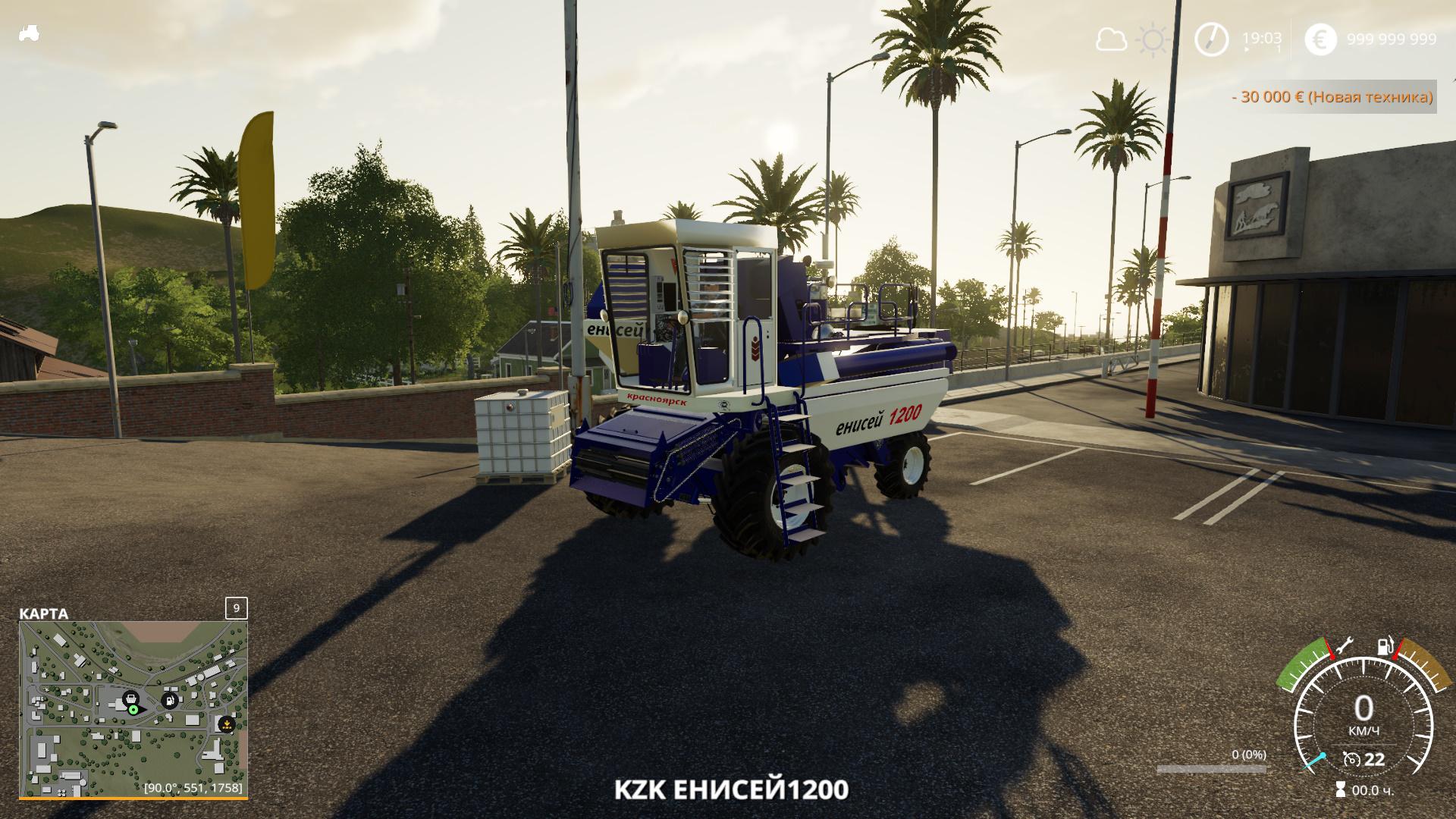Click the fuel pump gauge icon
The width and height of the screenshot is (1456, 819).
(1385, 647)
